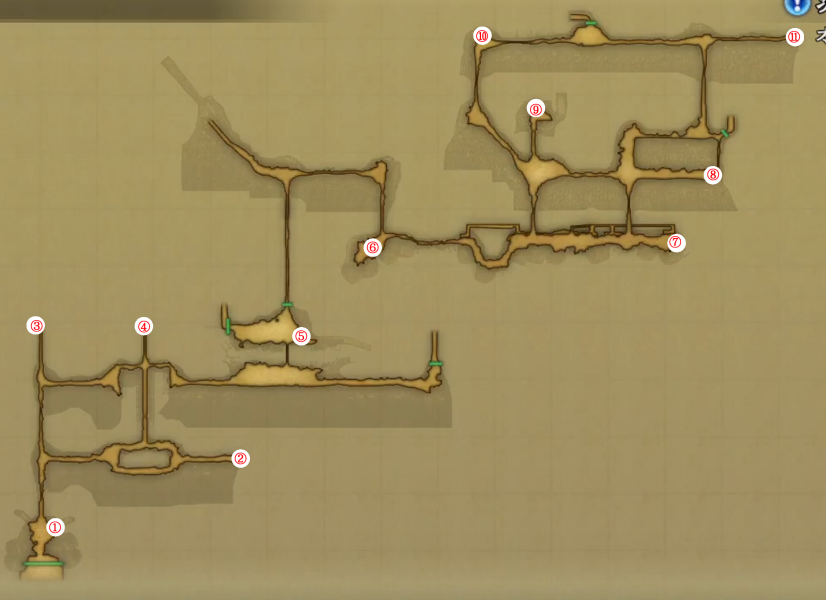Viewport: 826px width, 600px height.
Task: Click the circled 8 marker
Action: pos(712,174)
